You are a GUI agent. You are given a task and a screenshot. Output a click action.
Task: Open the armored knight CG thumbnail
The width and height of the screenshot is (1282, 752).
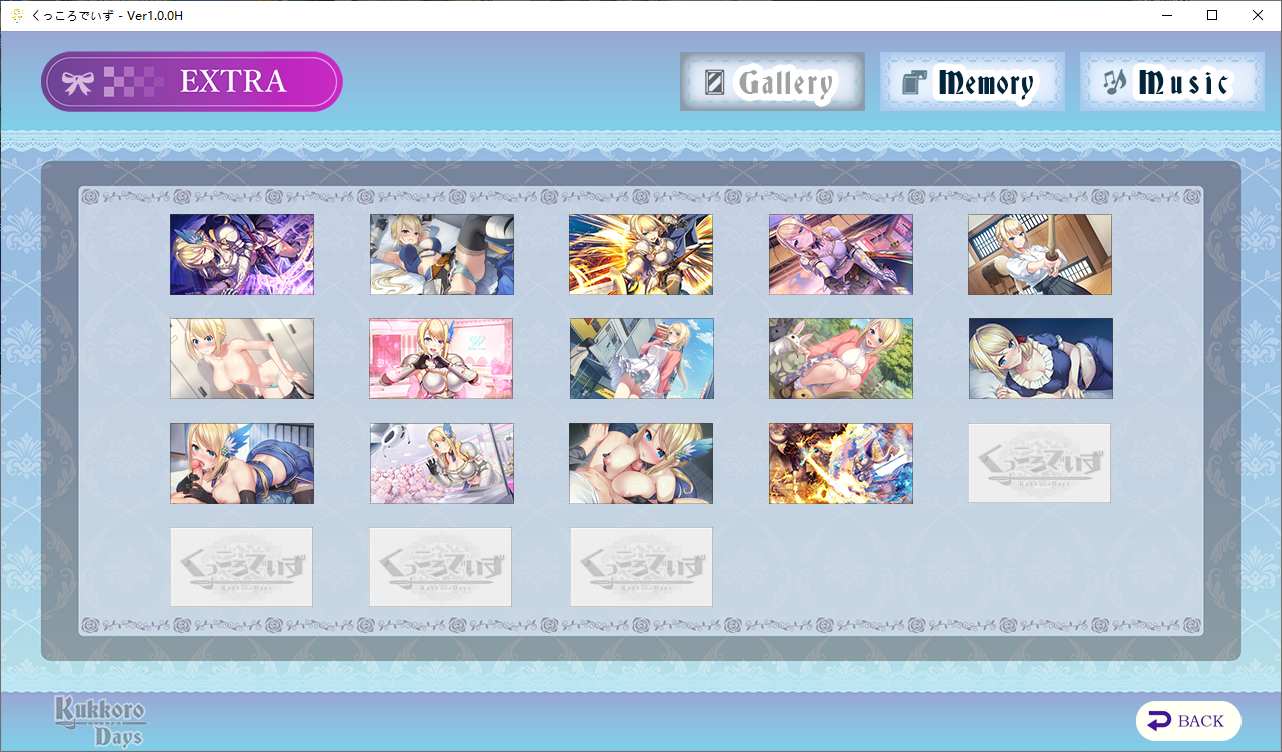click(x=840, y=254)
